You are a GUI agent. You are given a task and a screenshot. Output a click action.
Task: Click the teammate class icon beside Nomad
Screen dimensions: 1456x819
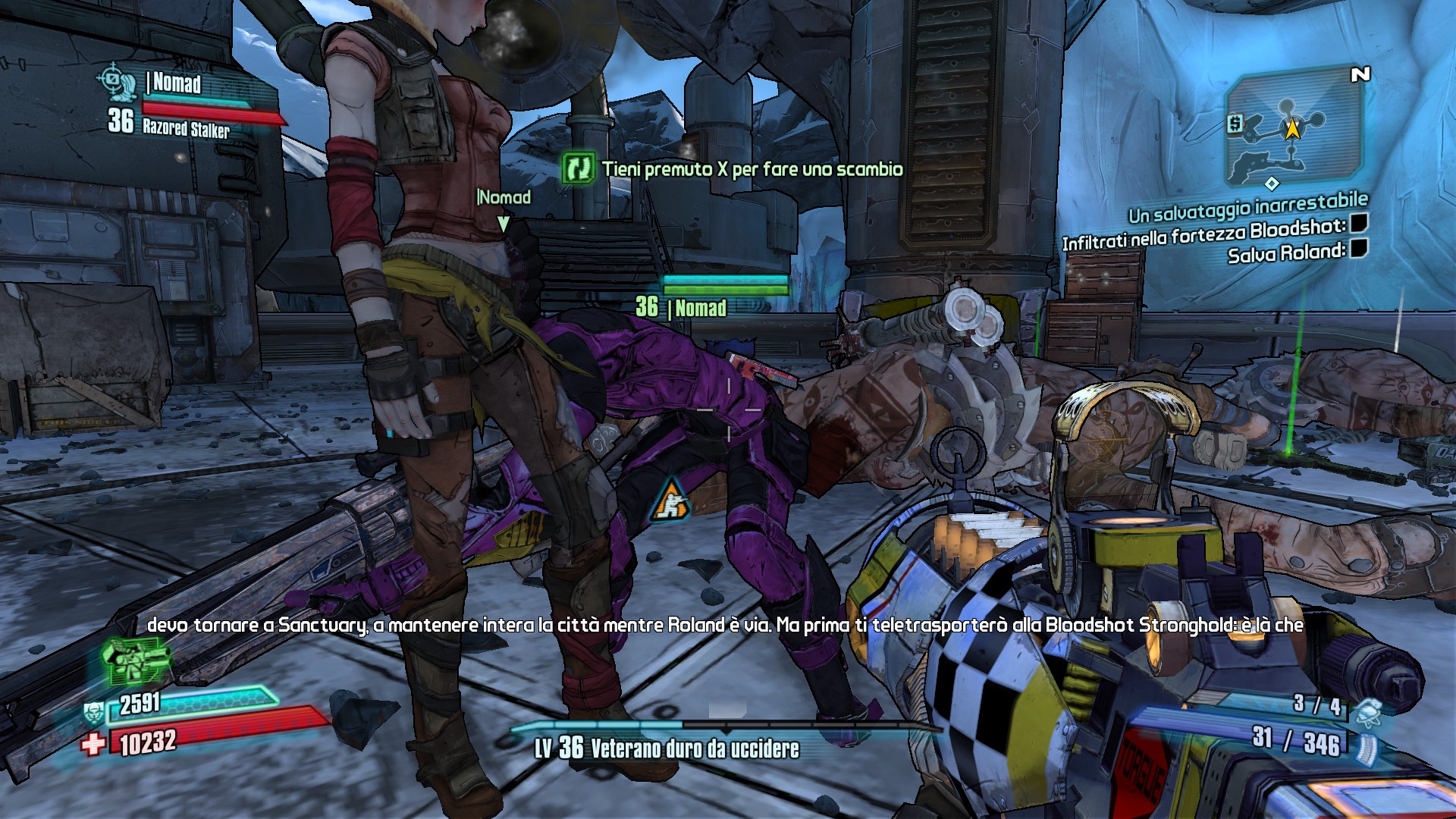[117, 82]
